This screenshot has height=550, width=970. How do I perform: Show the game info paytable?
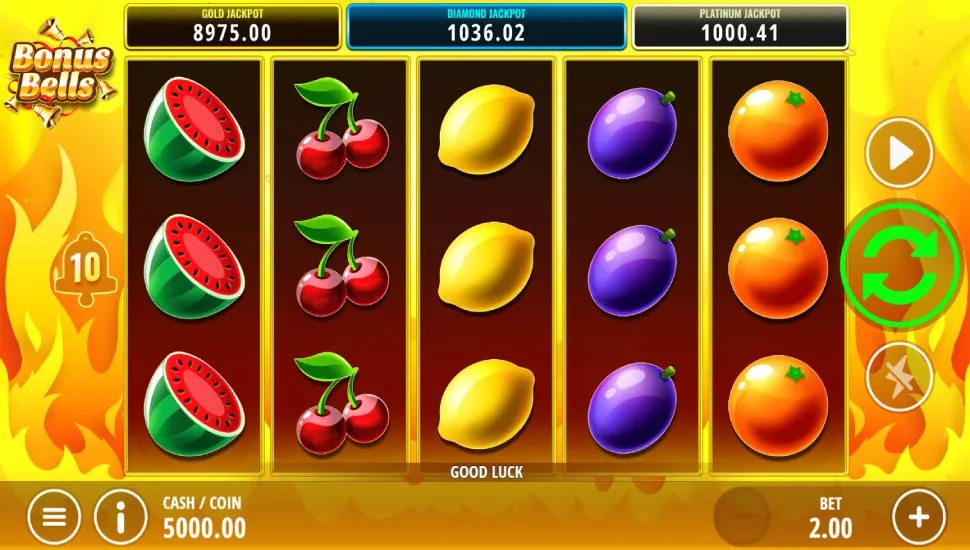click(121, 517)
